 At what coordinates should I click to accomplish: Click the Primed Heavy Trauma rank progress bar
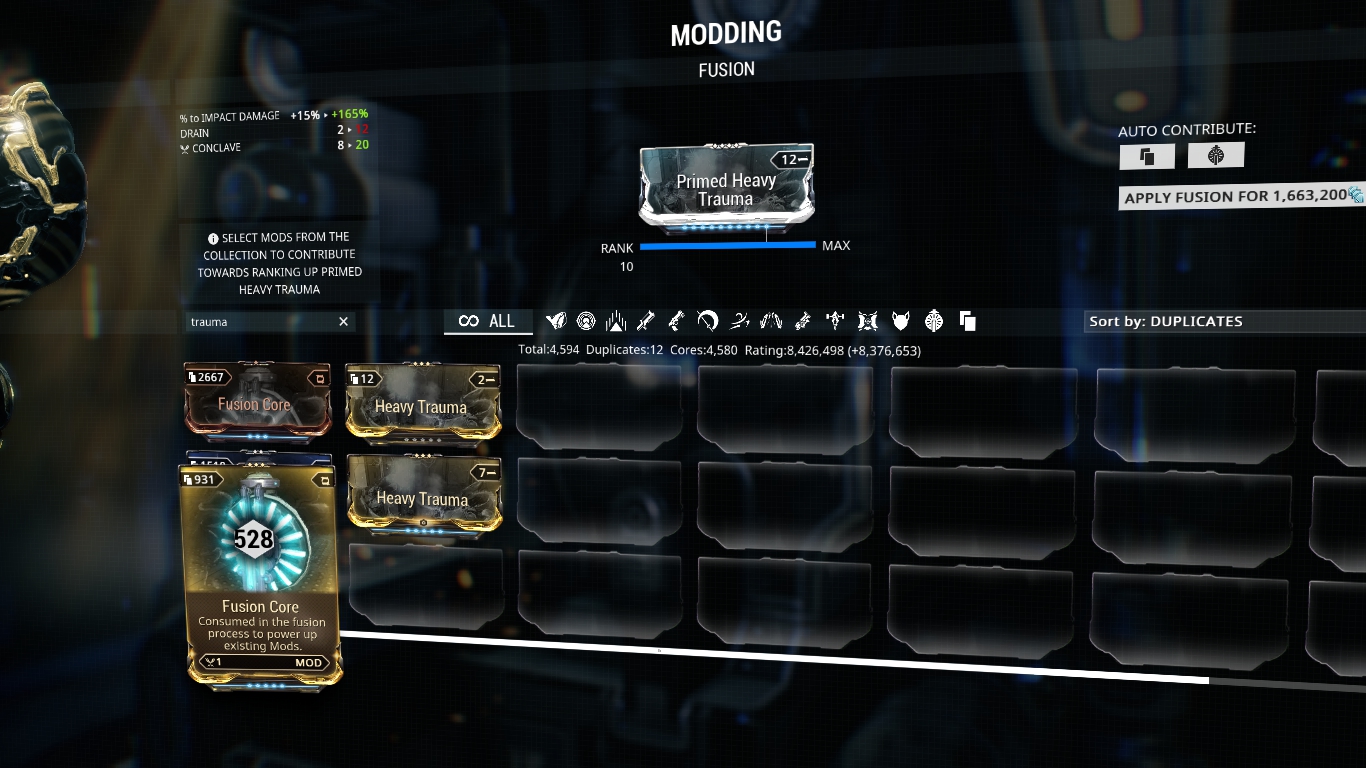click(727, 245)
